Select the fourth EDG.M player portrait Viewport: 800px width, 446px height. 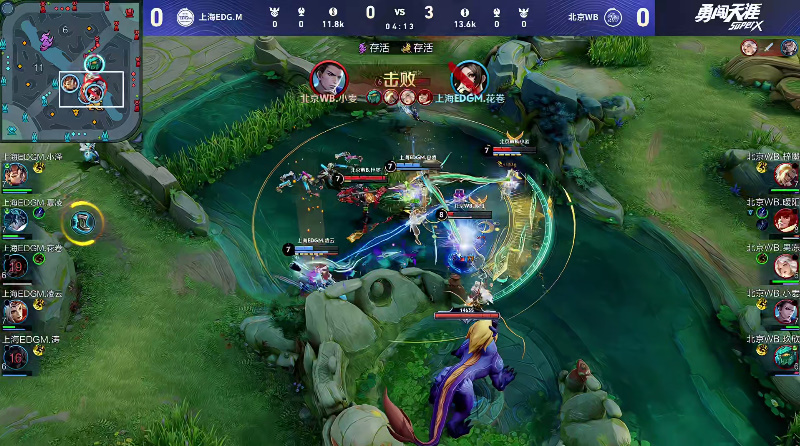coord(16,312)
